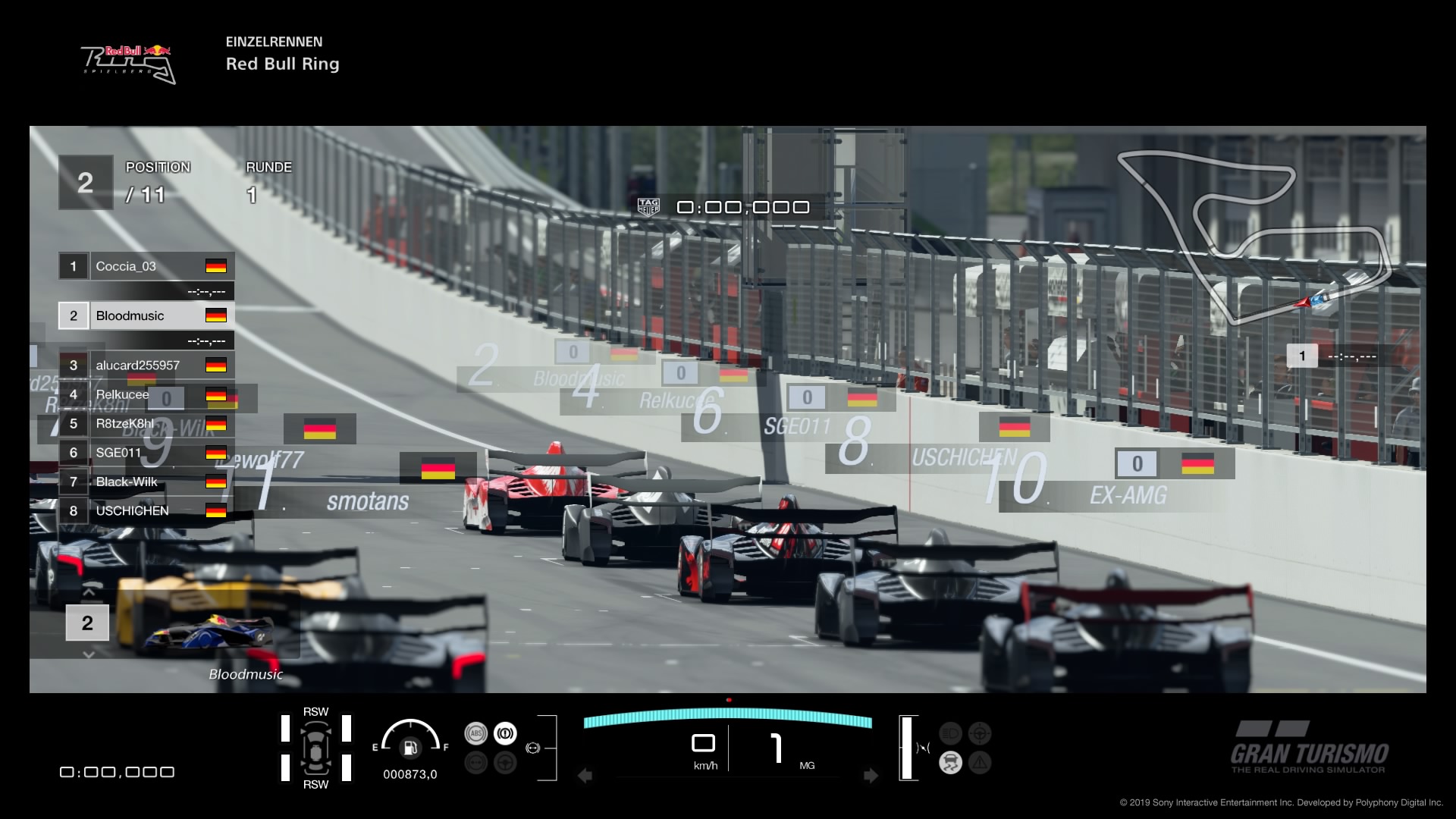
Task: Select Coccia_03 at position one
Action: pos(146,266)
